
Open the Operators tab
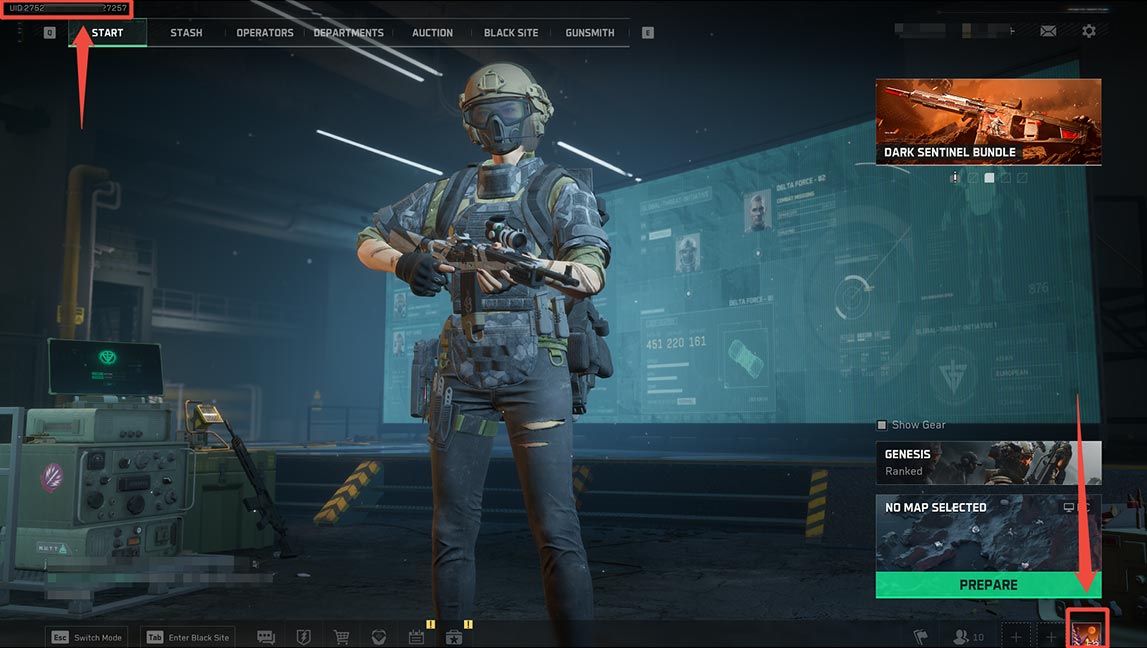click(x=265, y=33)
